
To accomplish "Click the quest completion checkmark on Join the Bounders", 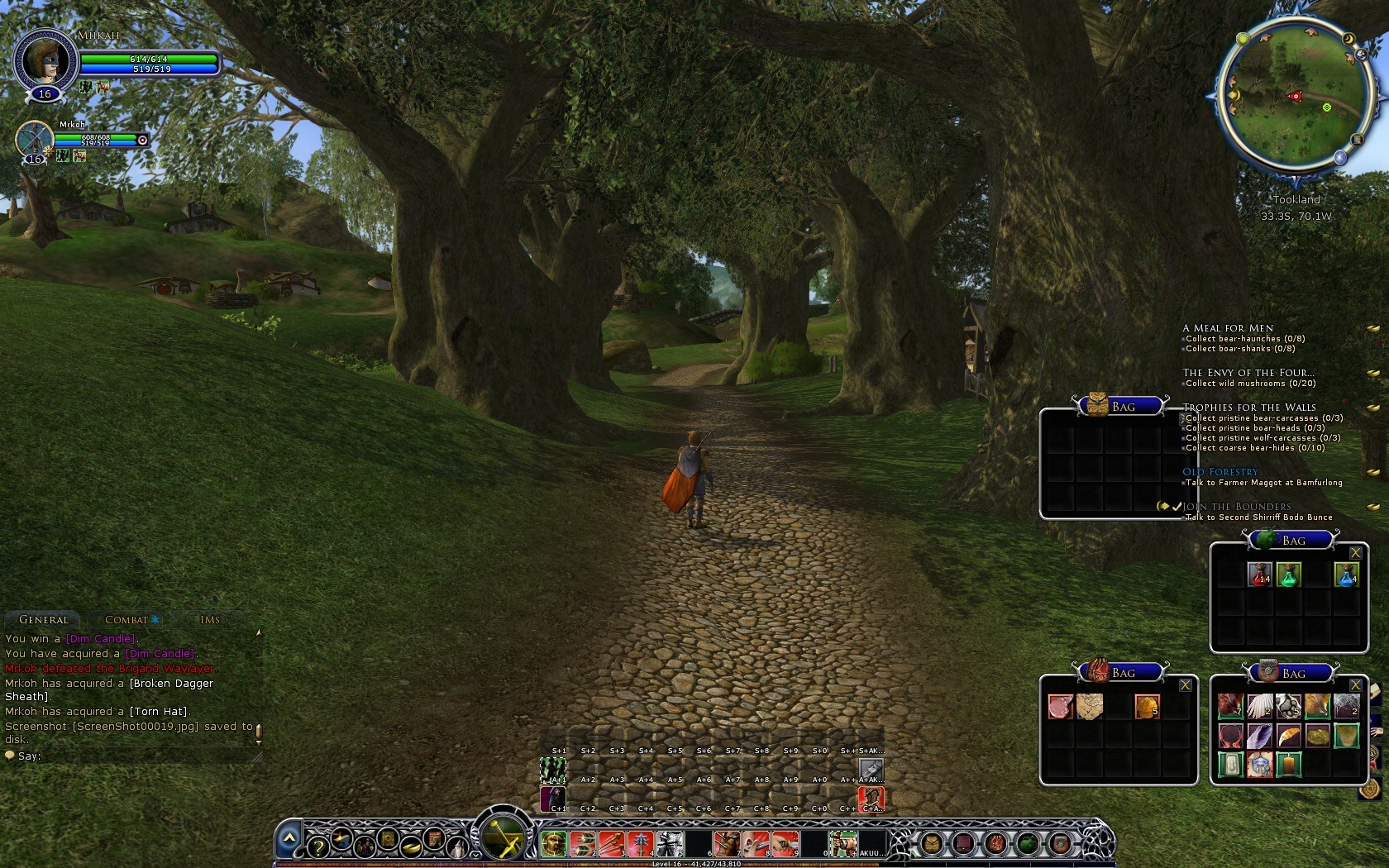I will coord(1177,506).
